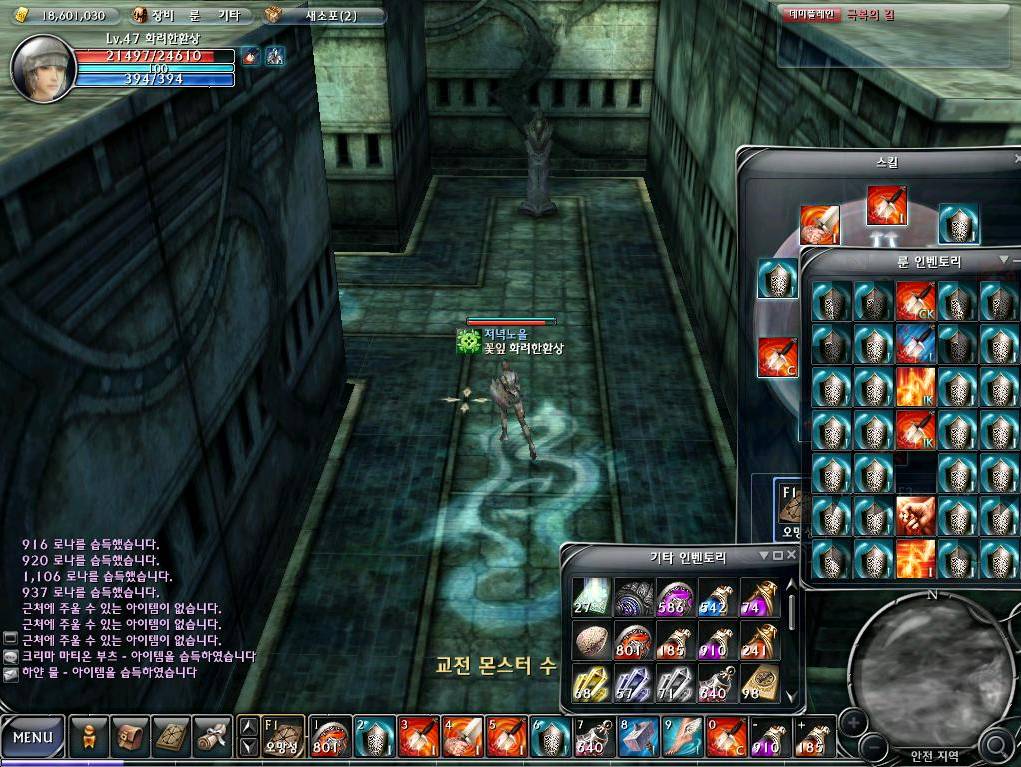Close the 기타 인벤토리 window
The image size is (1021, 767).
point(792,555)
